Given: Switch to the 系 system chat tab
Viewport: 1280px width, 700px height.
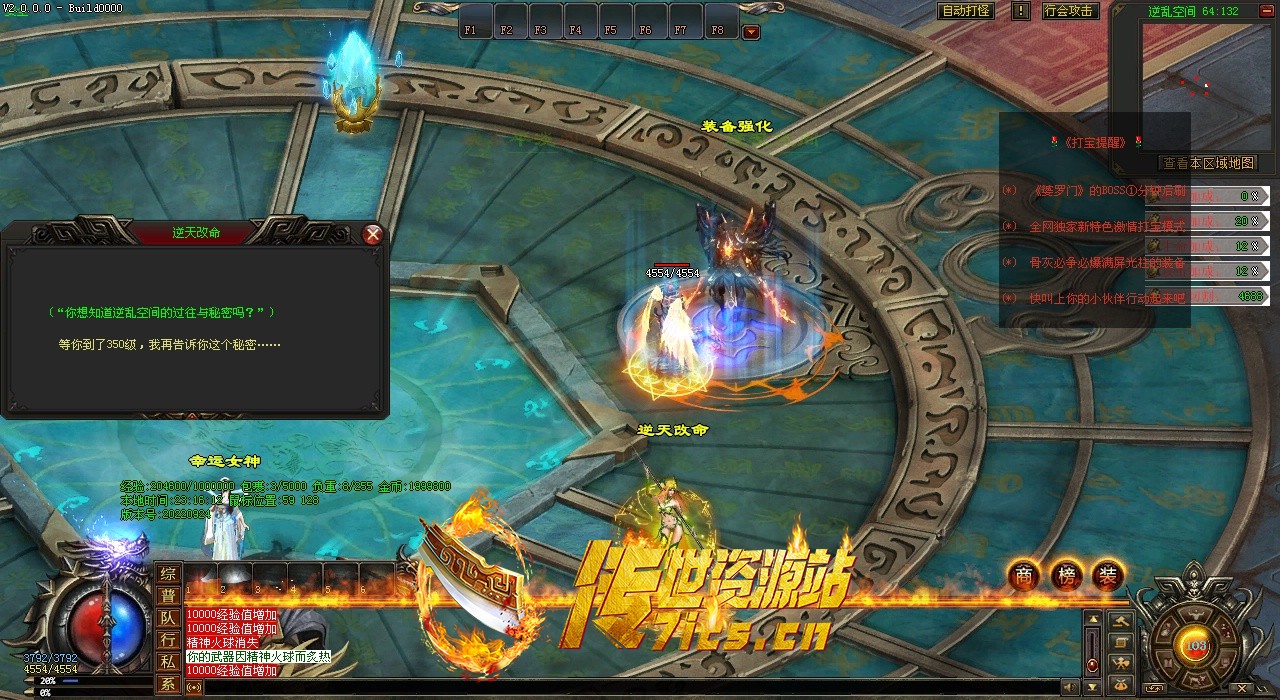Looking at the screenshot, I should tap(168, 685).
